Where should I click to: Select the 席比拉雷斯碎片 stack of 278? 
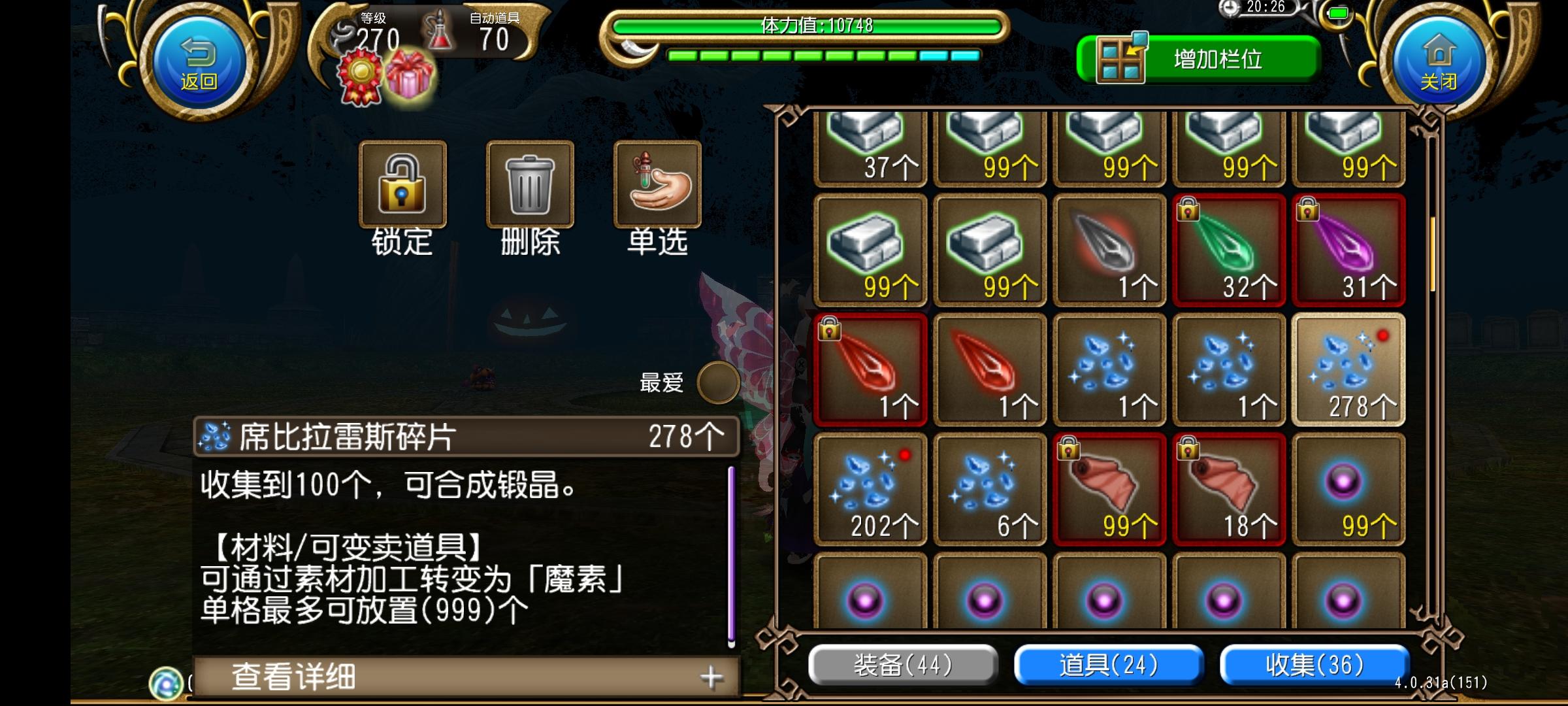1348,367
